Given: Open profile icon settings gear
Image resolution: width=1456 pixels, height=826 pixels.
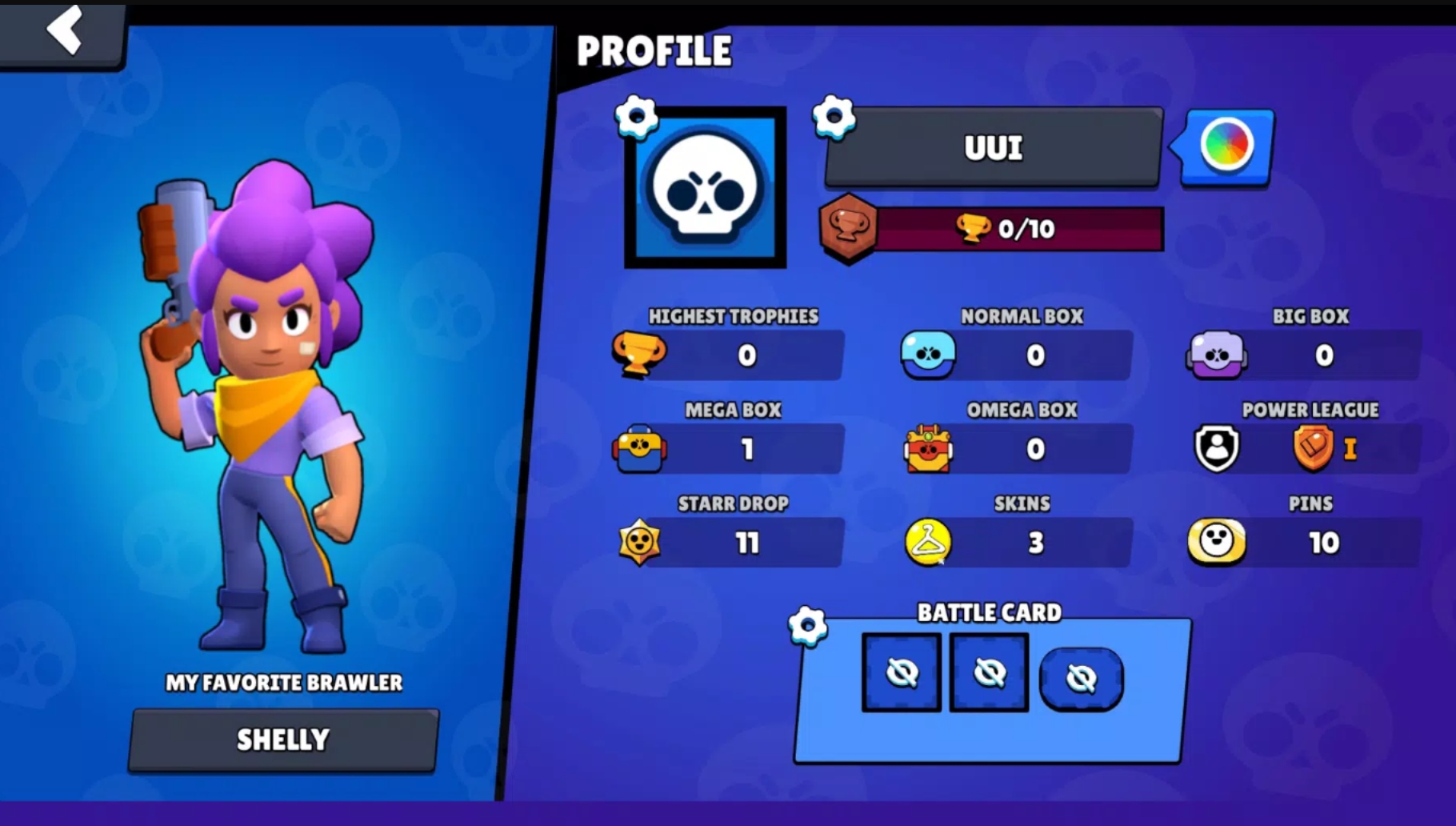Looking at the screenshot, I should (637, 117).
